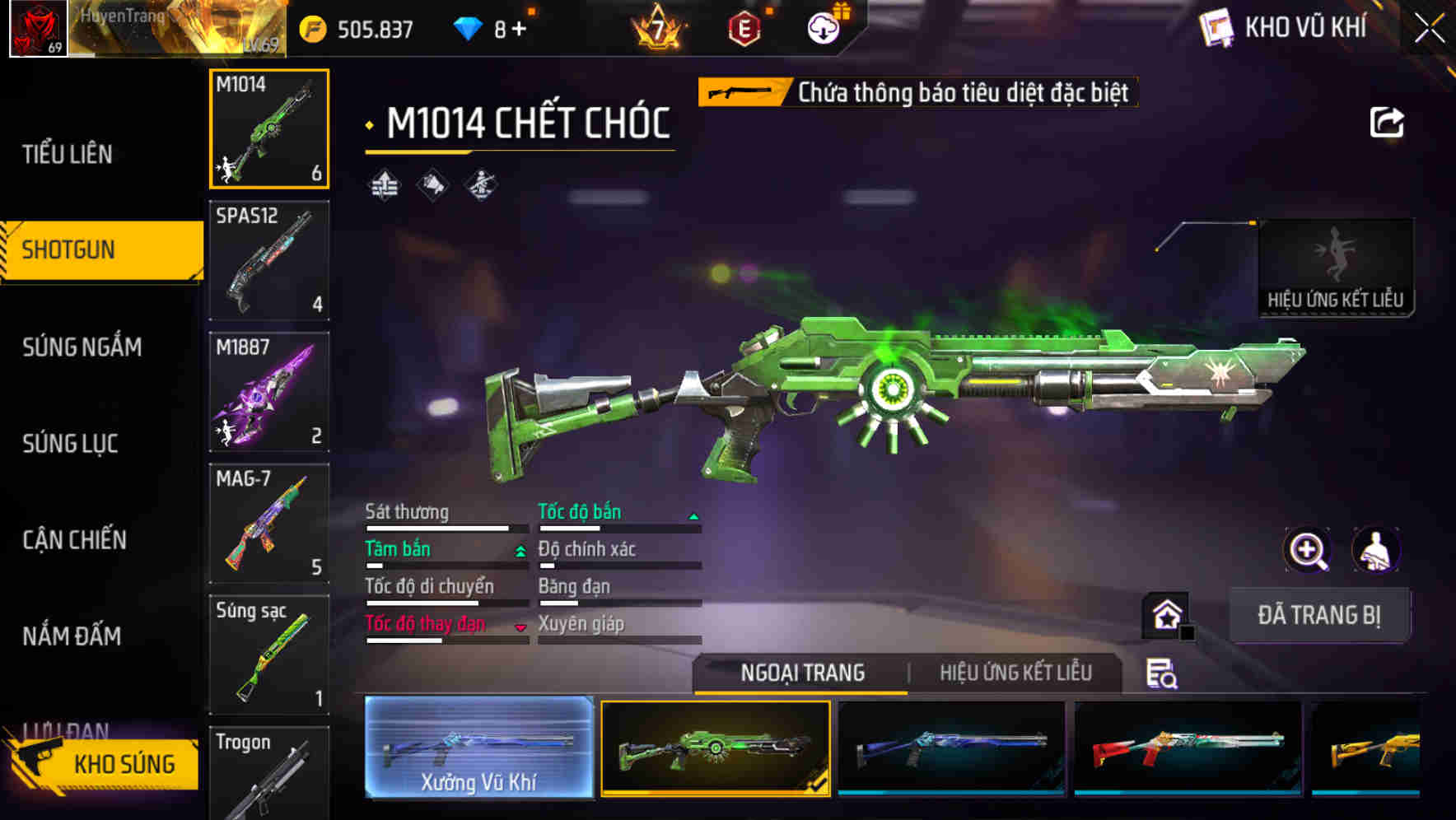Select the SPAS12 shotgun slot

pyautogui.click(x=269, y=260)
